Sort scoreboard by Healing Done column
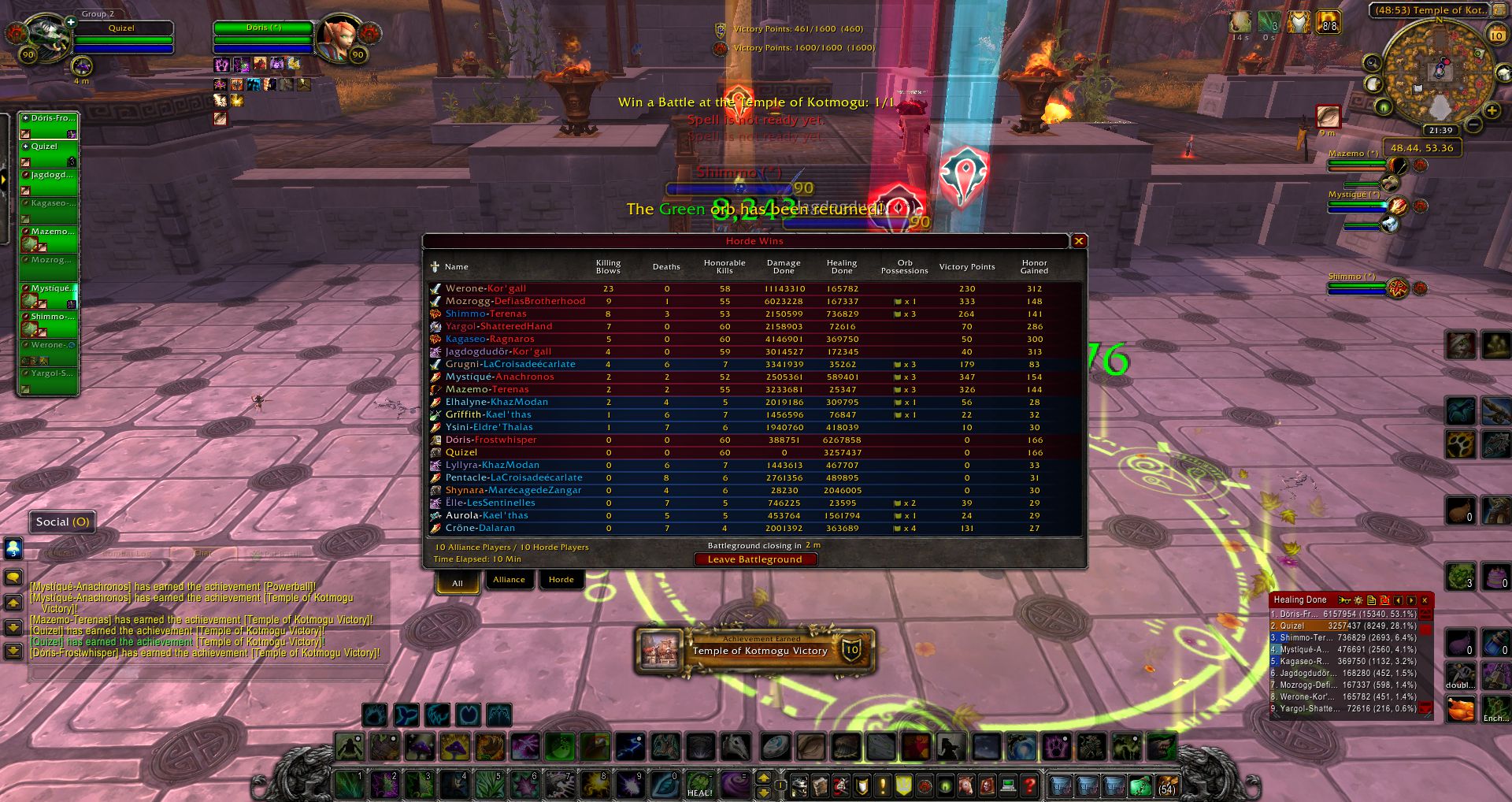This screenshot has height=802, width=1512. (x=841, y=266)
